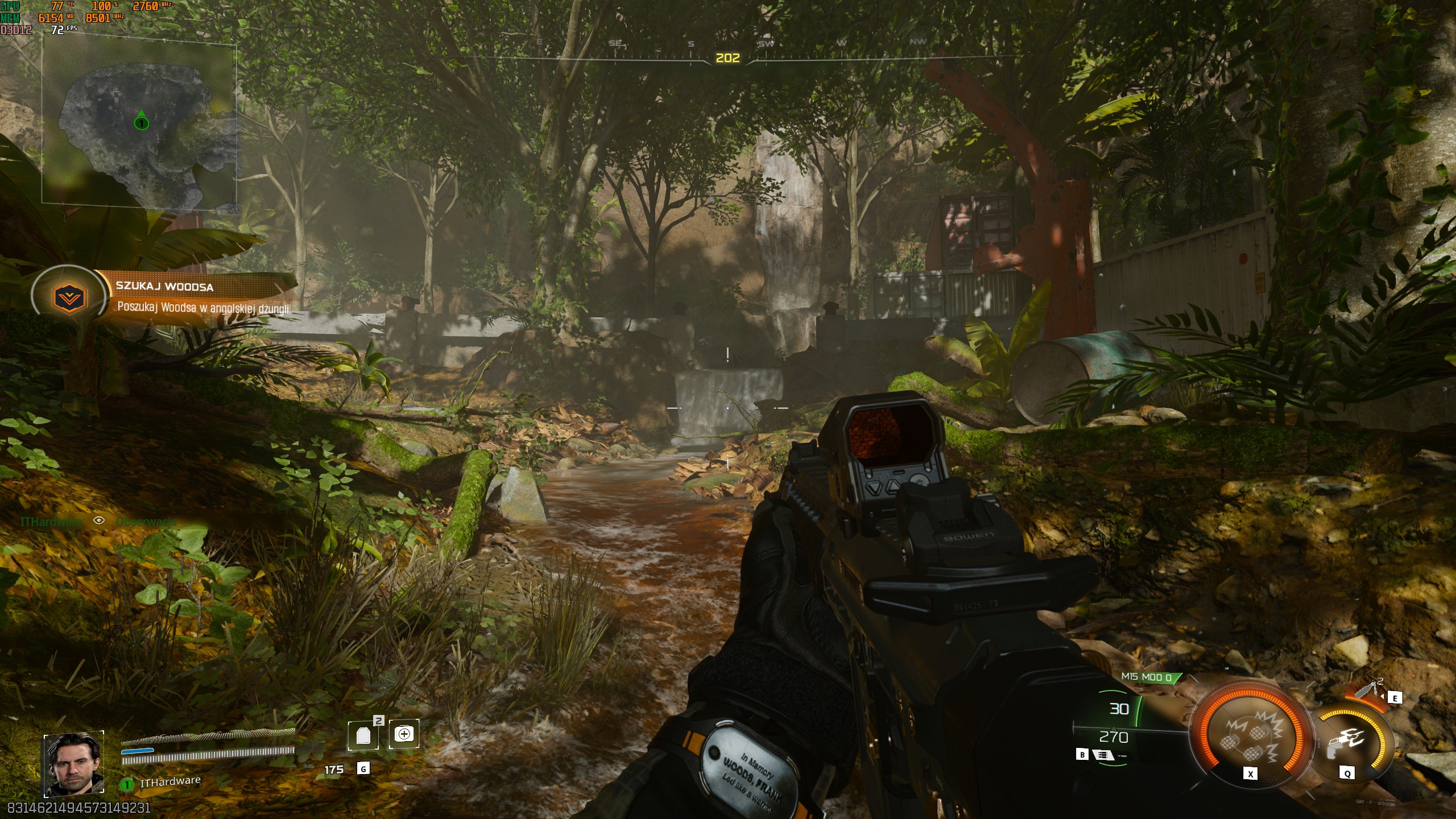Click the eye icon beside Obserwacja
This screenshot has height=819, width=1456.
[x=99, y=520]
